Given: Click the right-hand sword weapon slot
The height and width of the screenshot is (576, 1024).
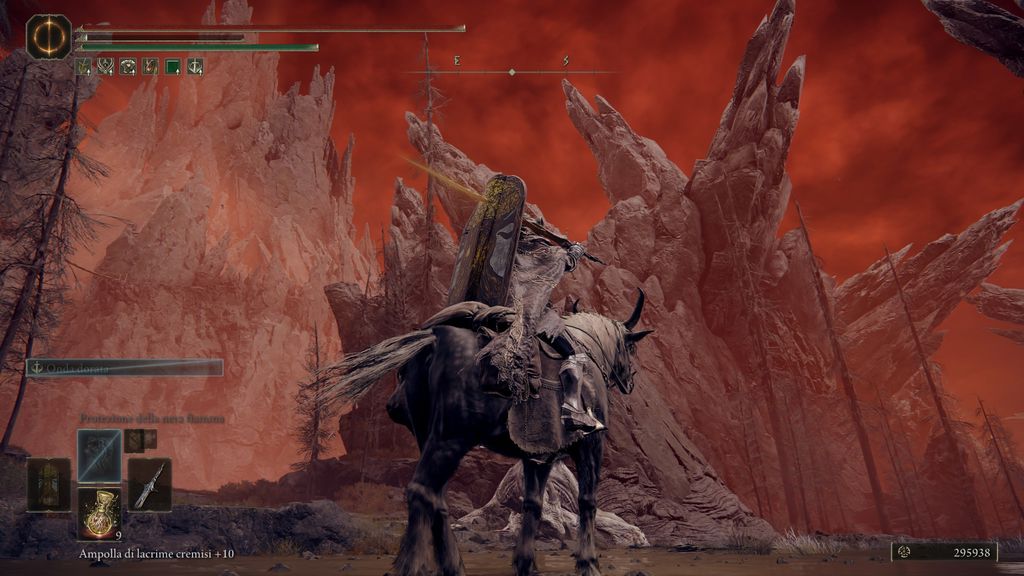Looking at the screenshot, I should click(x=149, y=484).
